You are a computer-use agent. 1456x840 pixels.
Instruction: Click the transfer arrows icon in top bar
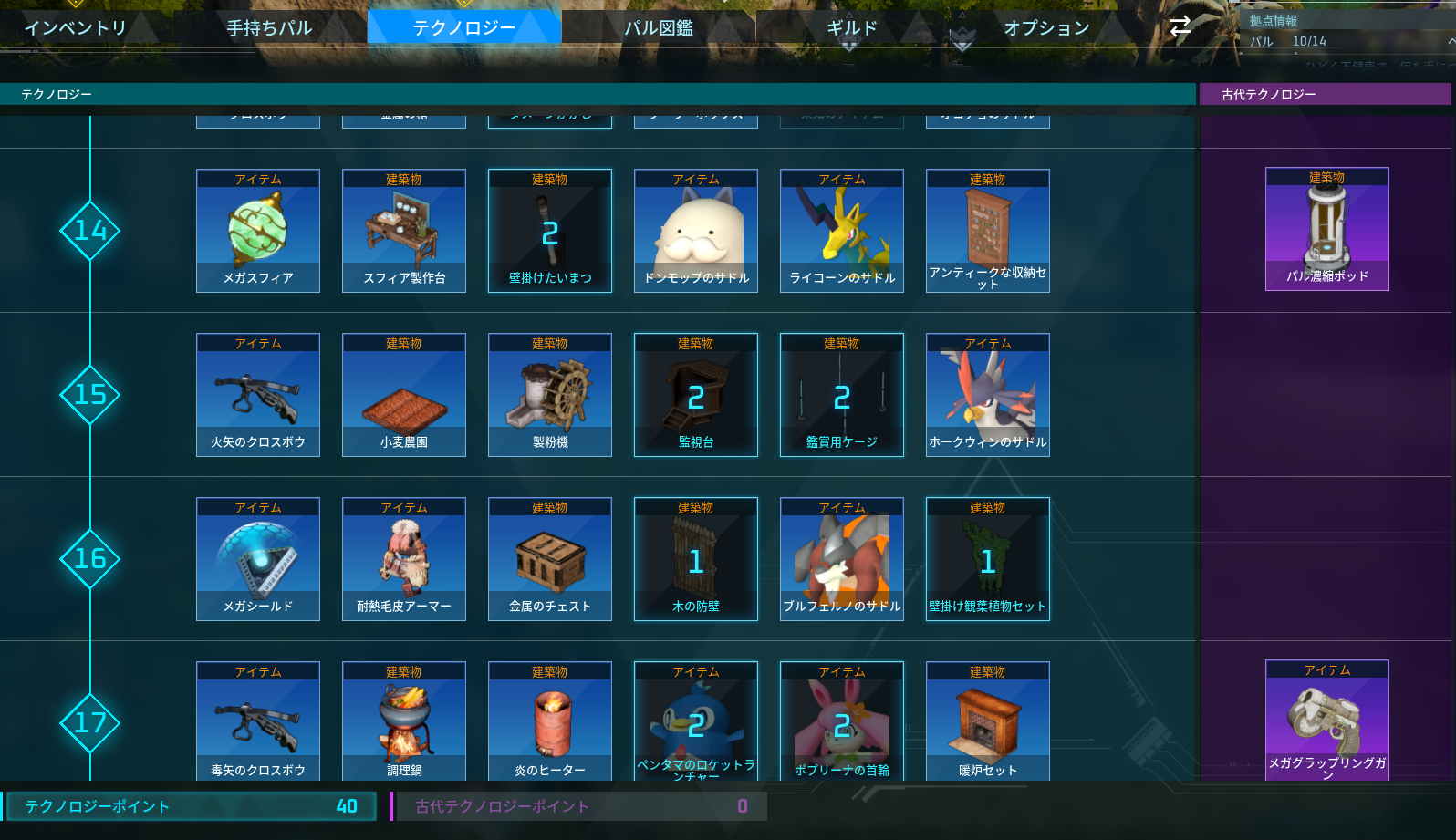[x=1180, y=27]
